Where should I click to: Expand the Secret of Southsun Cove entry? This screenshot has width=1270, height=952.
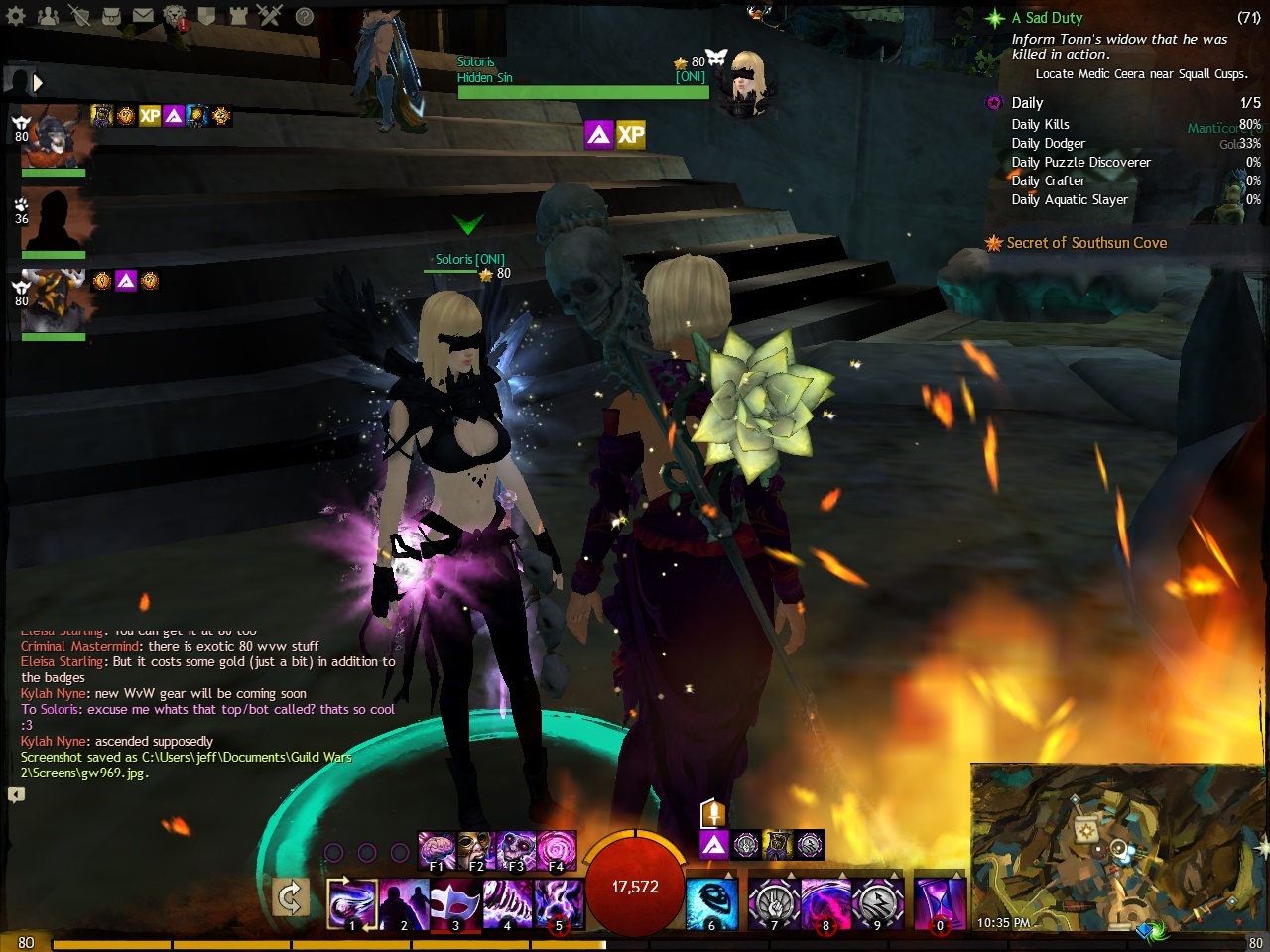click(x=1085, y=243)
